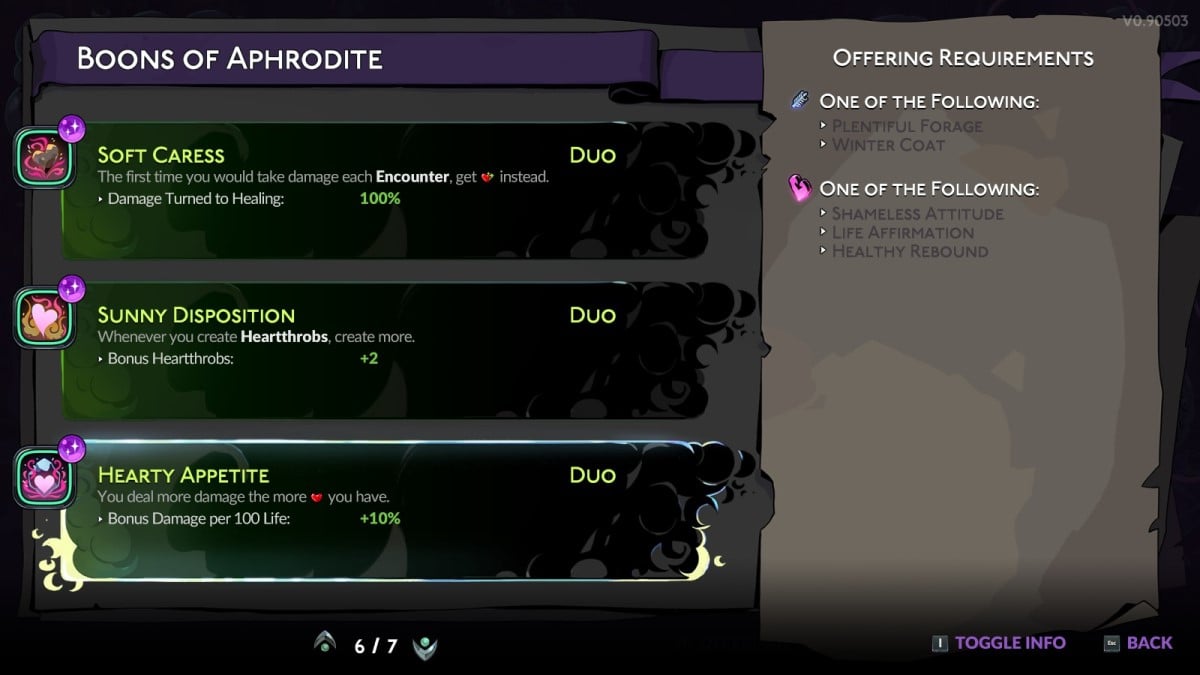
Task: Show the previous page of boons
Action: 324,645
